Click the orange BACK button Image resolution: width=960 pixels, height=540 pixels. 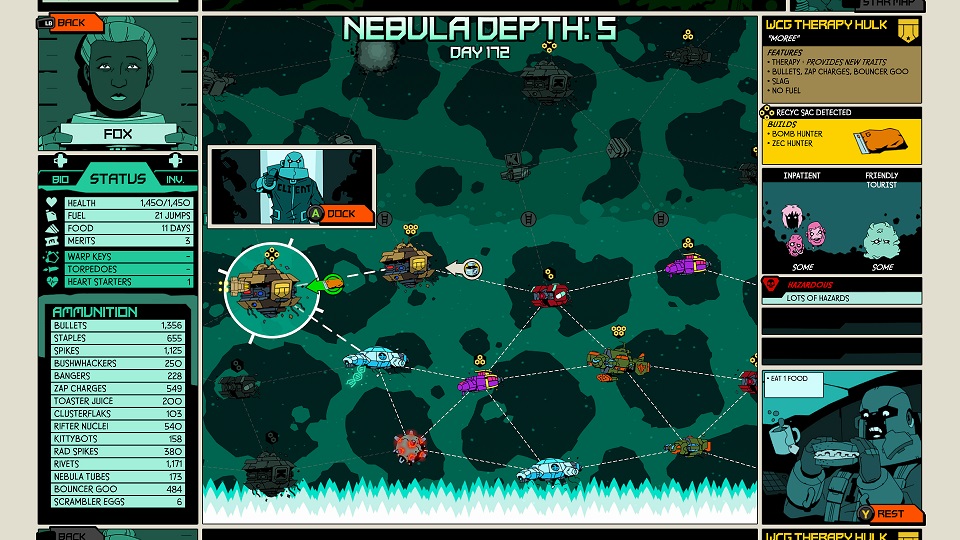71,22
